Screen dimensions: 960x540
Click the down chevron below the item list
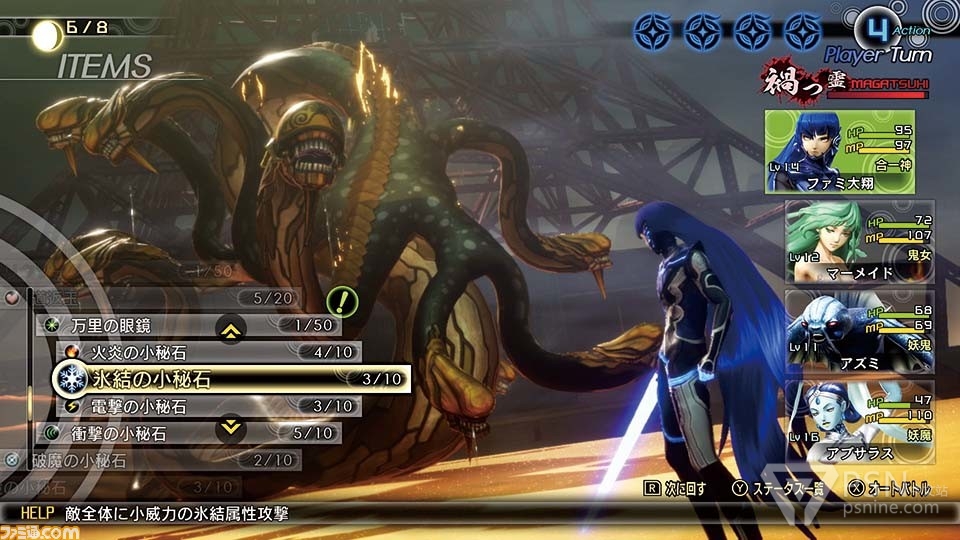pos(231,428)
